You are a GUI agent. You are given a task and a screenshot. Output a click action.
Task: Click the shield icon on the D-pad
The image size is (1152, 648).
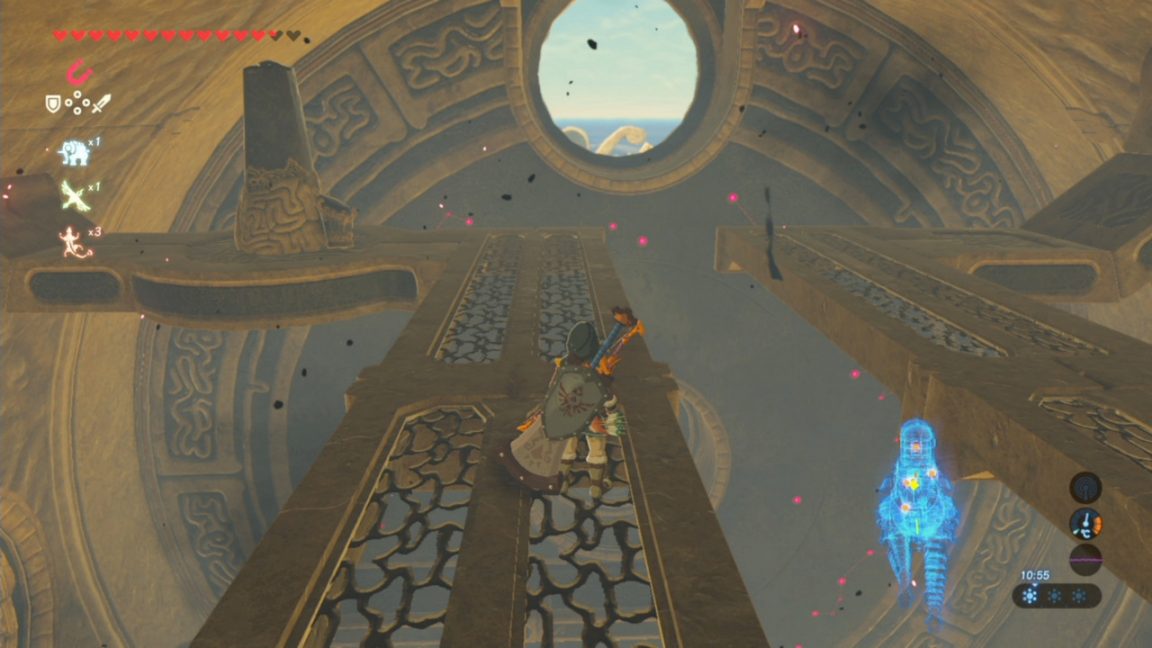pos(53,103)
